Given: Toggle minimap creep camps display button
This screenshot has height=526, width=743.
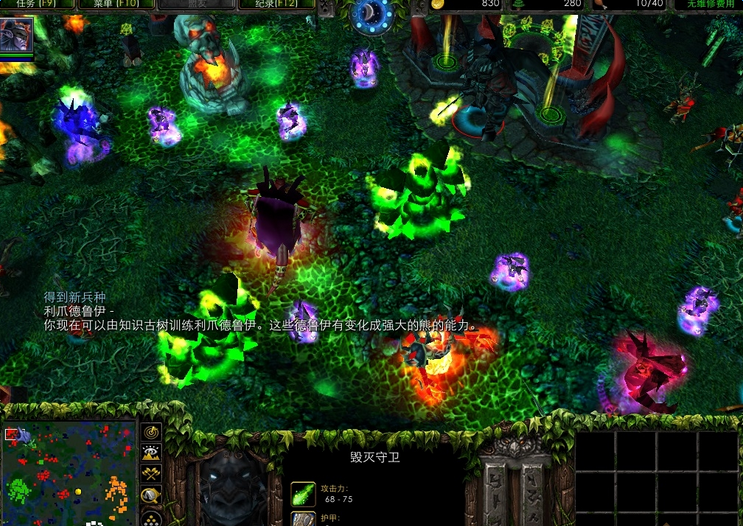Looking at the screenshot, I should pyautogui.click(x=152, y=495).
